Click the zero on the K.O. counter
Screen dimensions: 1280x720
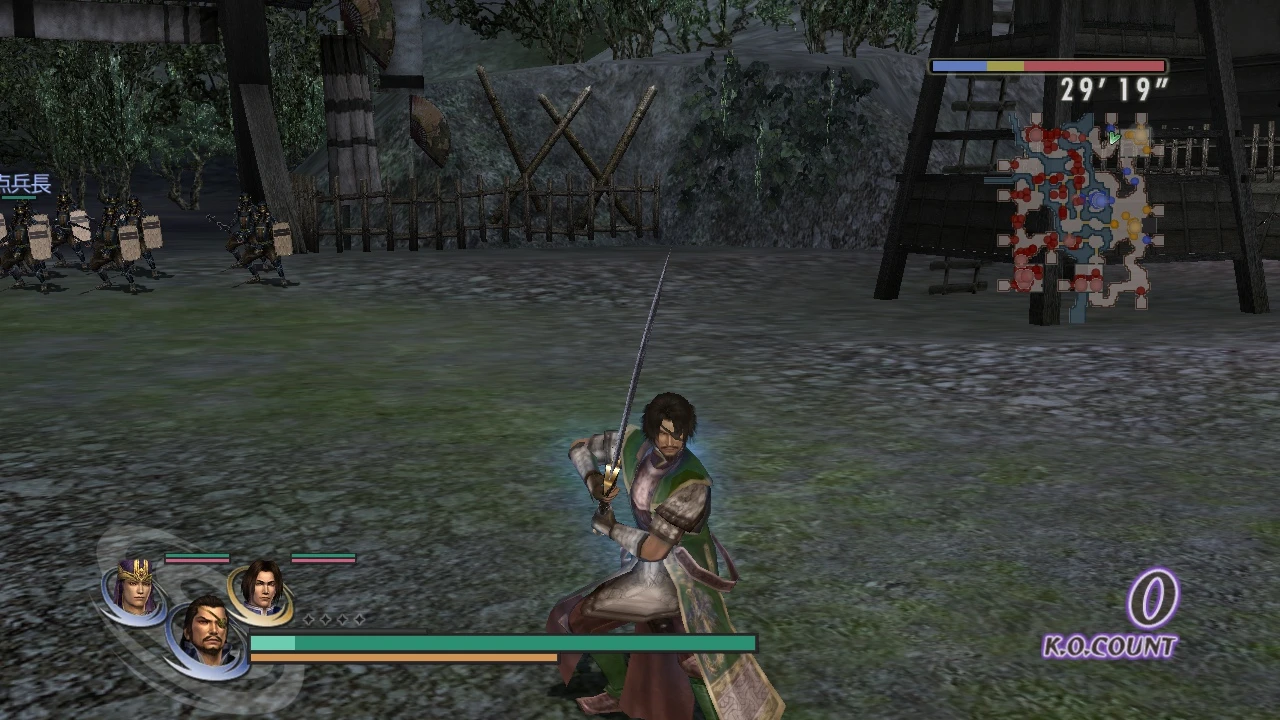point(1152,600)
